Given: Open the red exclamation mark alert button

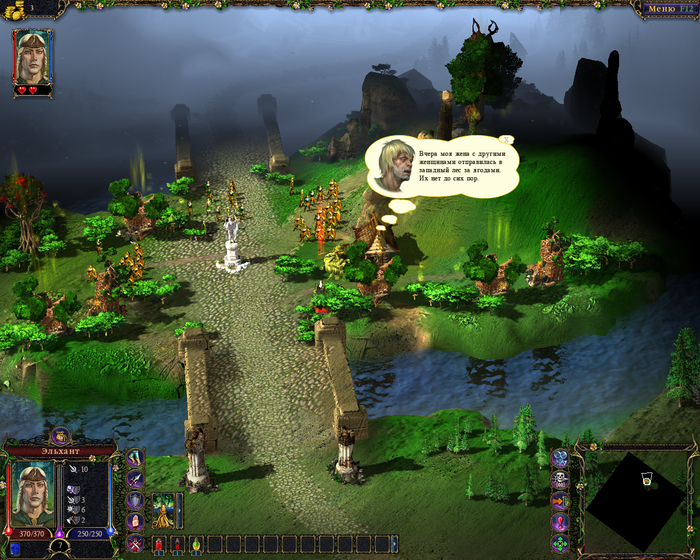Looking at the screenshot, I should pyautogui.click(x=560, y=522).
